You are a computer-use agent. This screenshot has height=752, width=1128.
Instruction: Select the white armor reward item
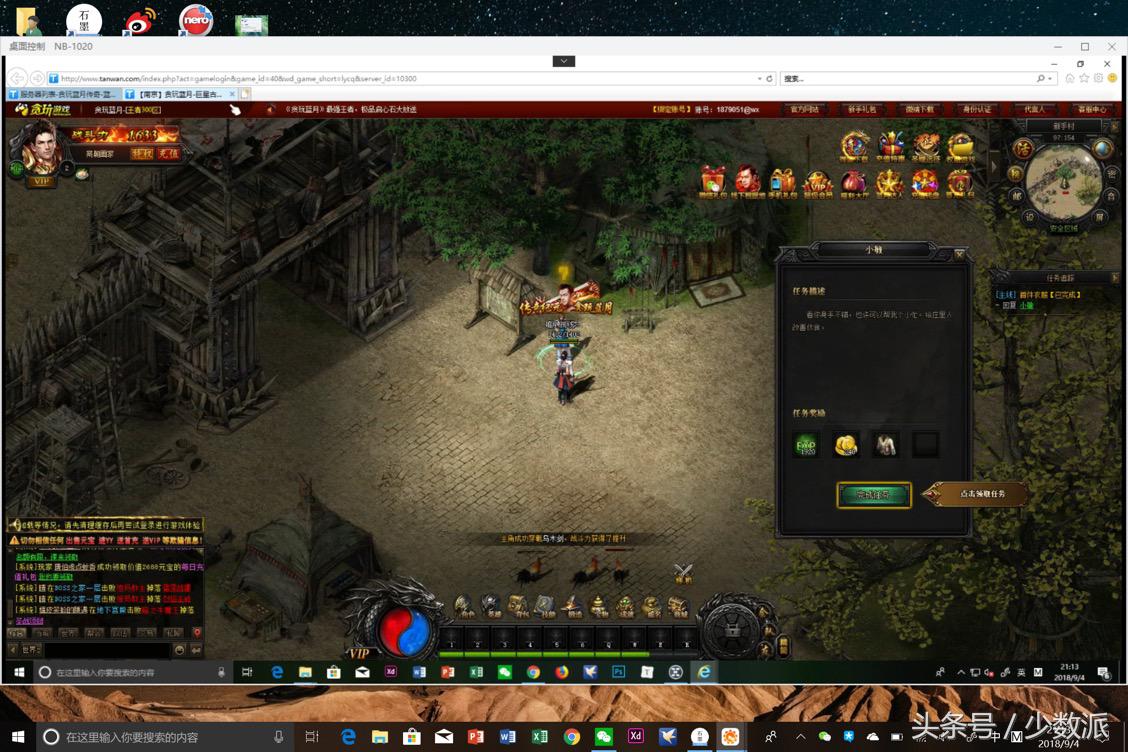point(885,445)
